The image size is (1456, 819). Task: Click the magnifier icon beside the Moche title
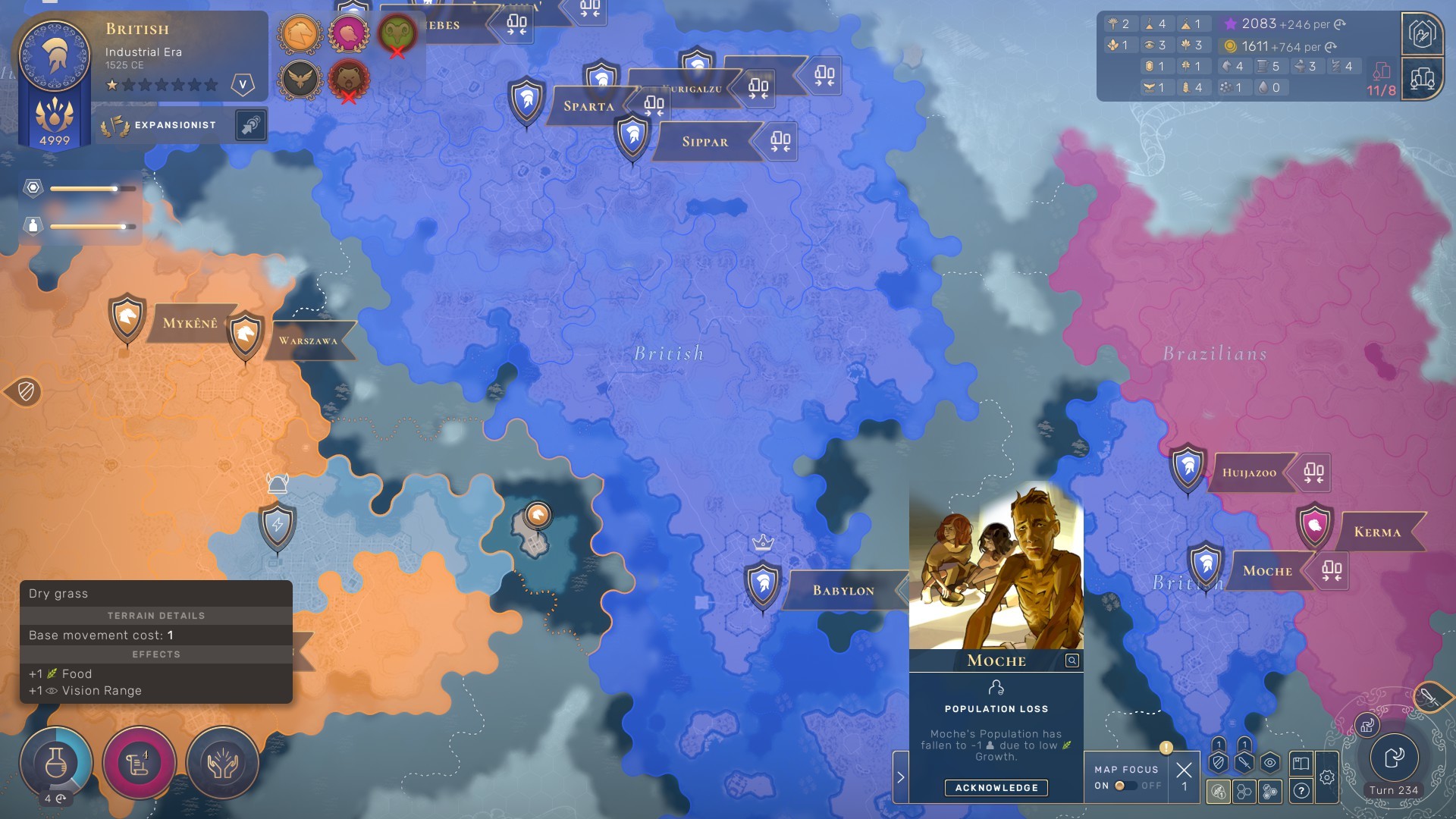click(1071, 660)
